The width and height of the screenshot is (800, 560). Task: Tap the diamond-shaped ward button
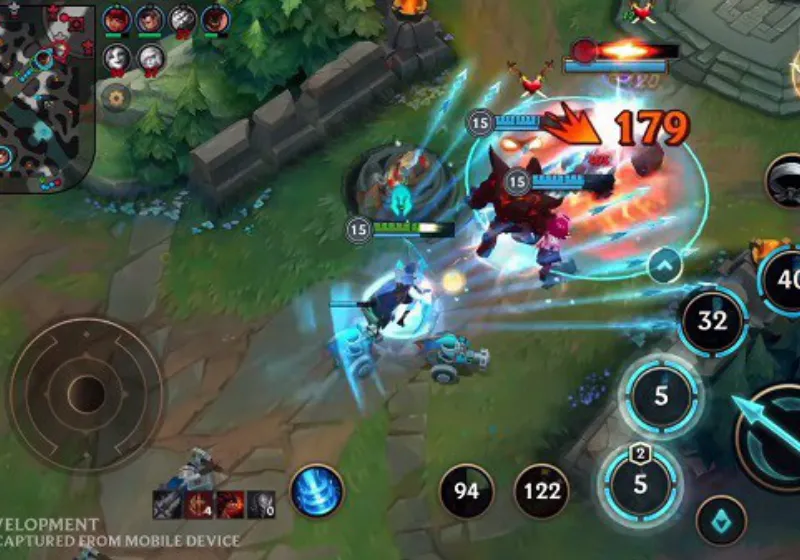(x=721, y=520)
